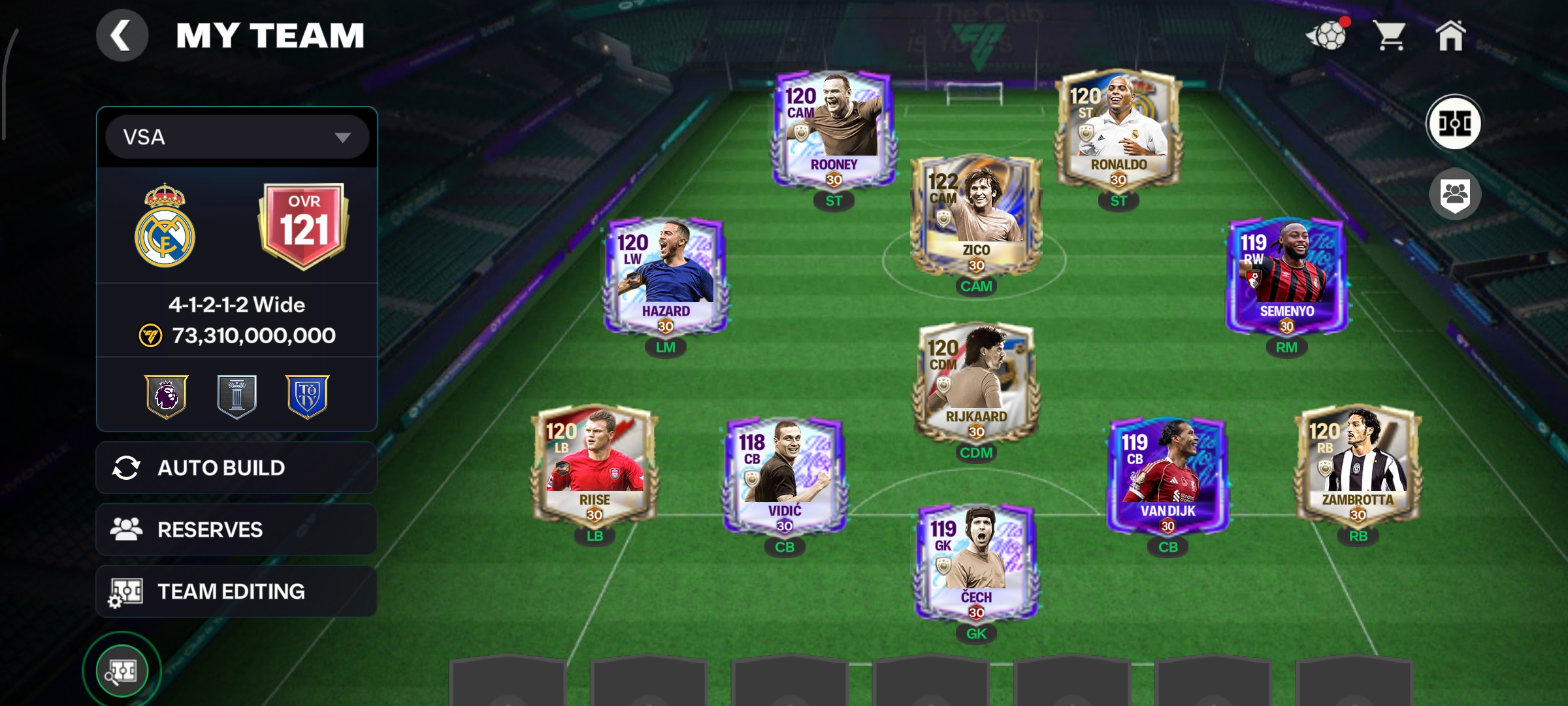Return to the home screen
The image size is (1568, 706).
point(1450,35)
